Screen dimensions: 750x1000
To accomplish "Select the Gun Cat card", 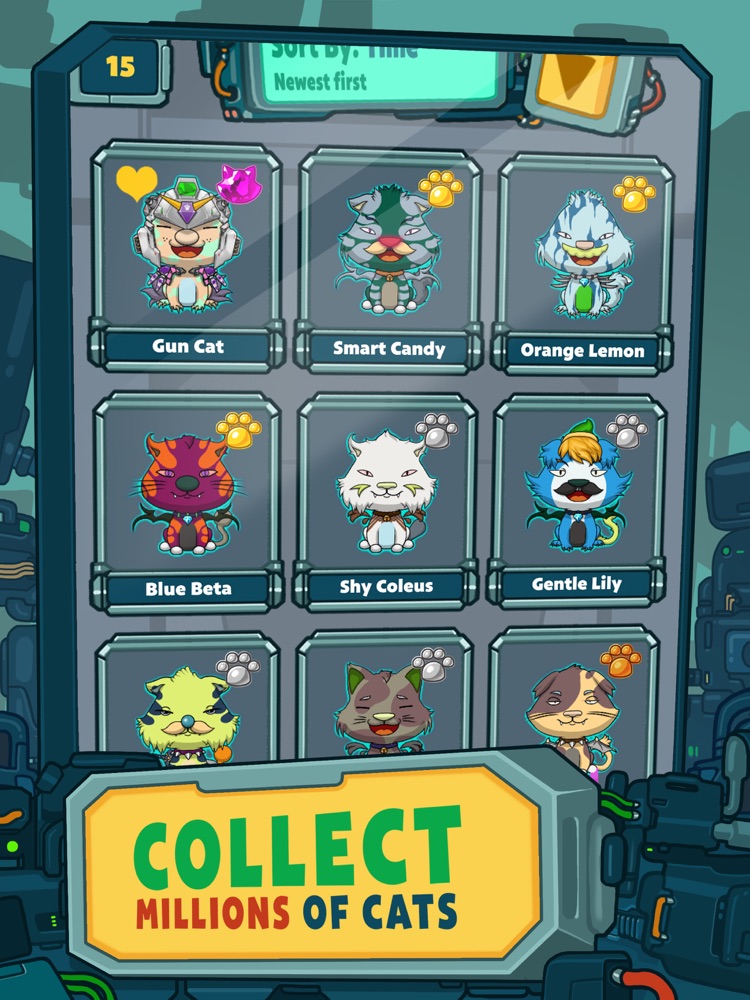I will [x=188, y=255].
